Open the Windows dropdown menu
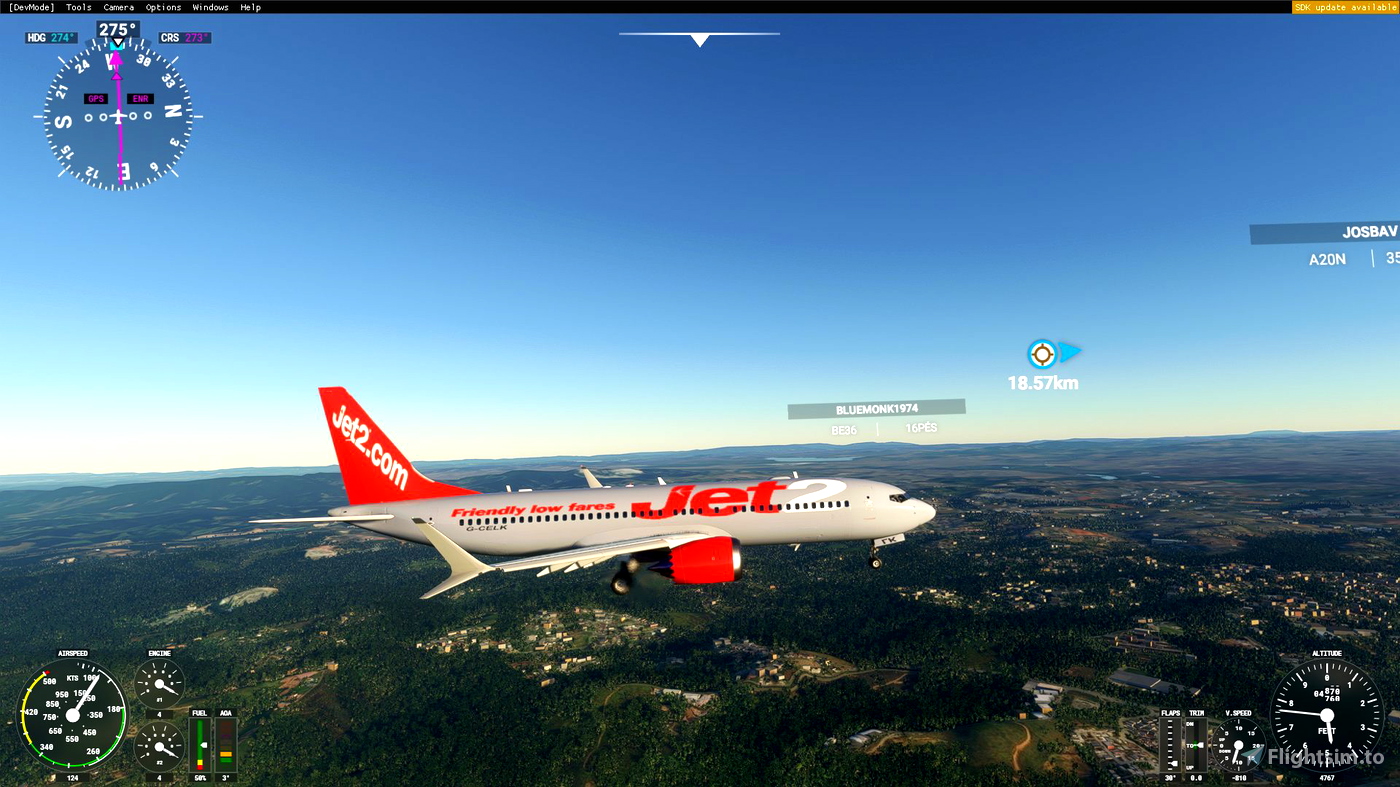This screenshot has height=787, width=1400. pos(210,6)
